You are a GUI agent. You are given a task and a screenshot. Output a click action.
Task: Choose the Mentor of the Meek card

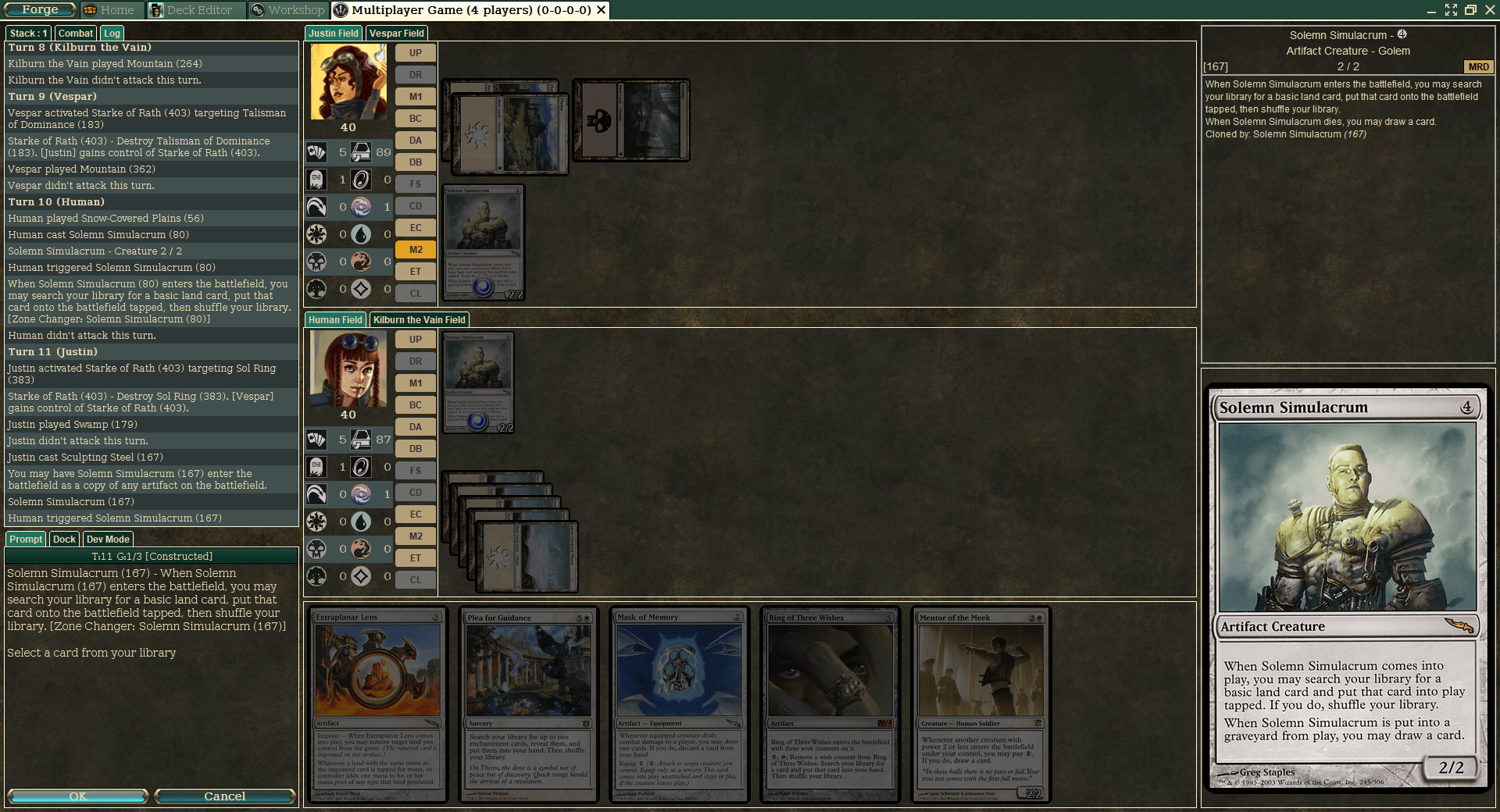[x=981, y=704]
